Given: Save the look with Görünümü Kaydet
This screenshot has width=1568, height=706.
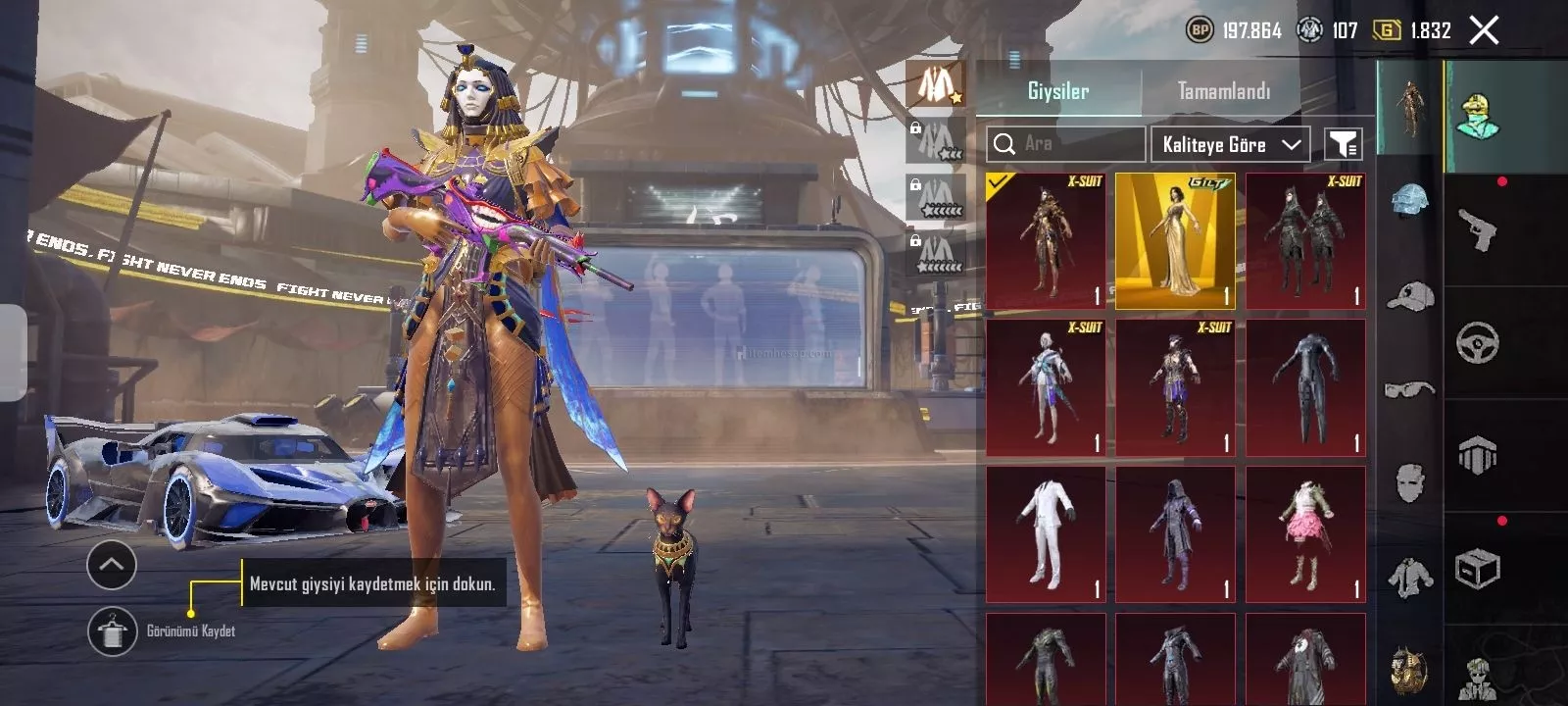Looking at the screenshot, I should pyautogui.click(x=113, y=631).
